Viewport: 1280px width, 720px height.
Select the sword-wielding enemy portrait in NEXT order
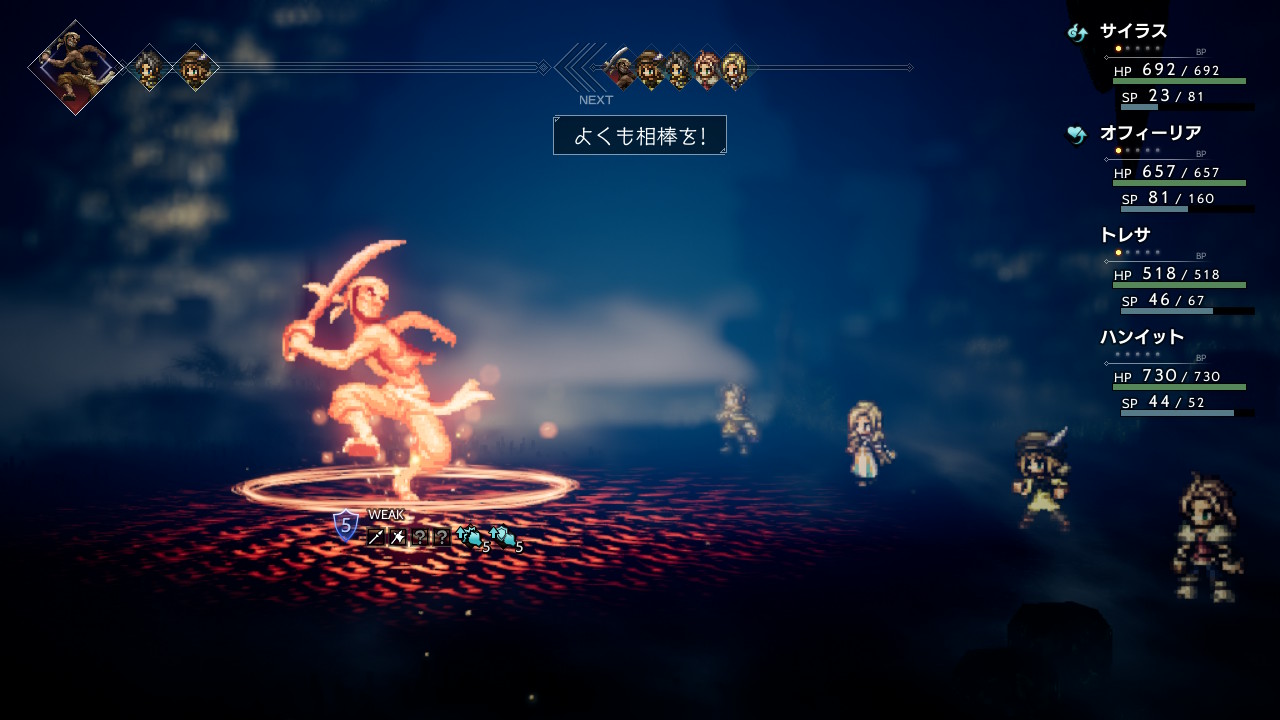(620, 68)
